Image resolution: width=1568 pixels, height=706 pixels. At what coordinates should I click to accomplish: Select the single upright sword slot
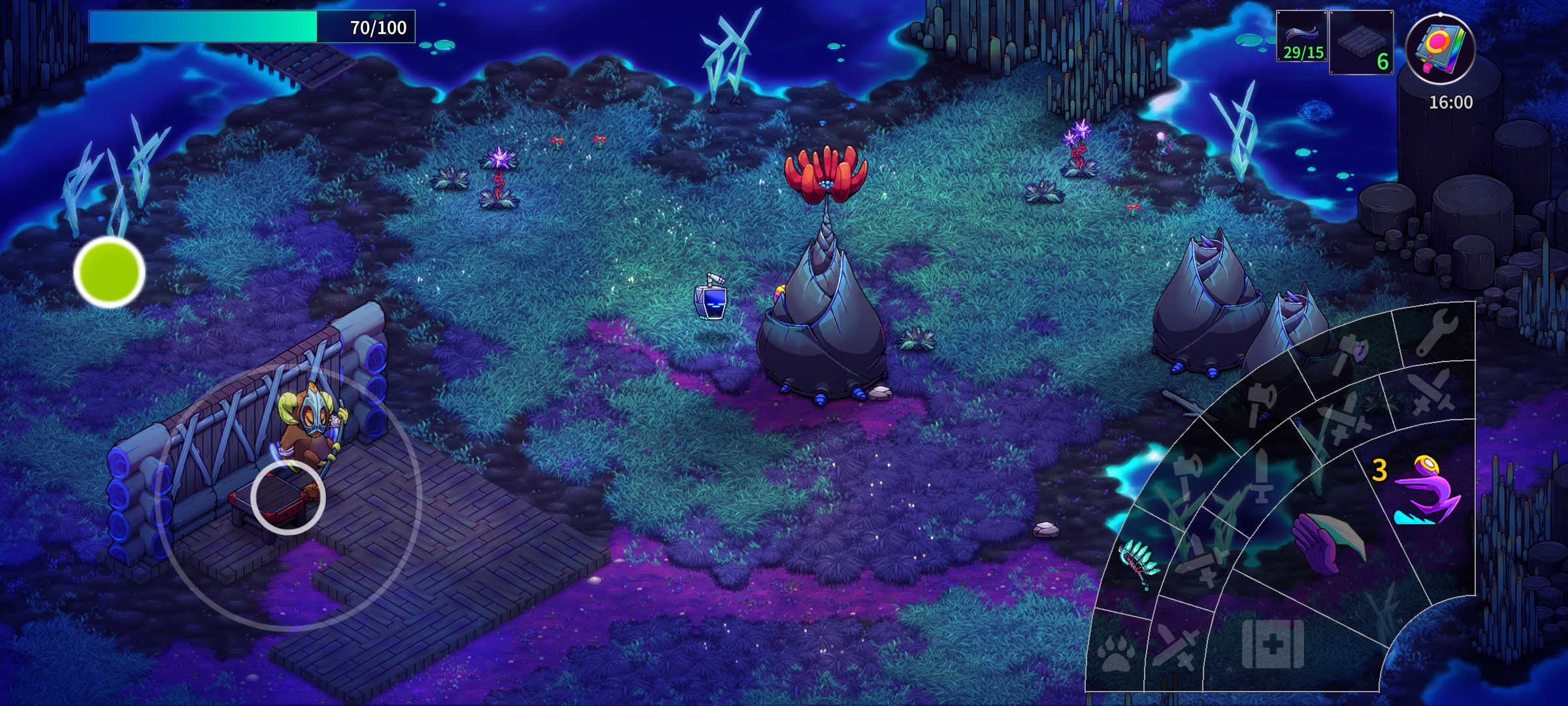click(x=1261, y=476)
